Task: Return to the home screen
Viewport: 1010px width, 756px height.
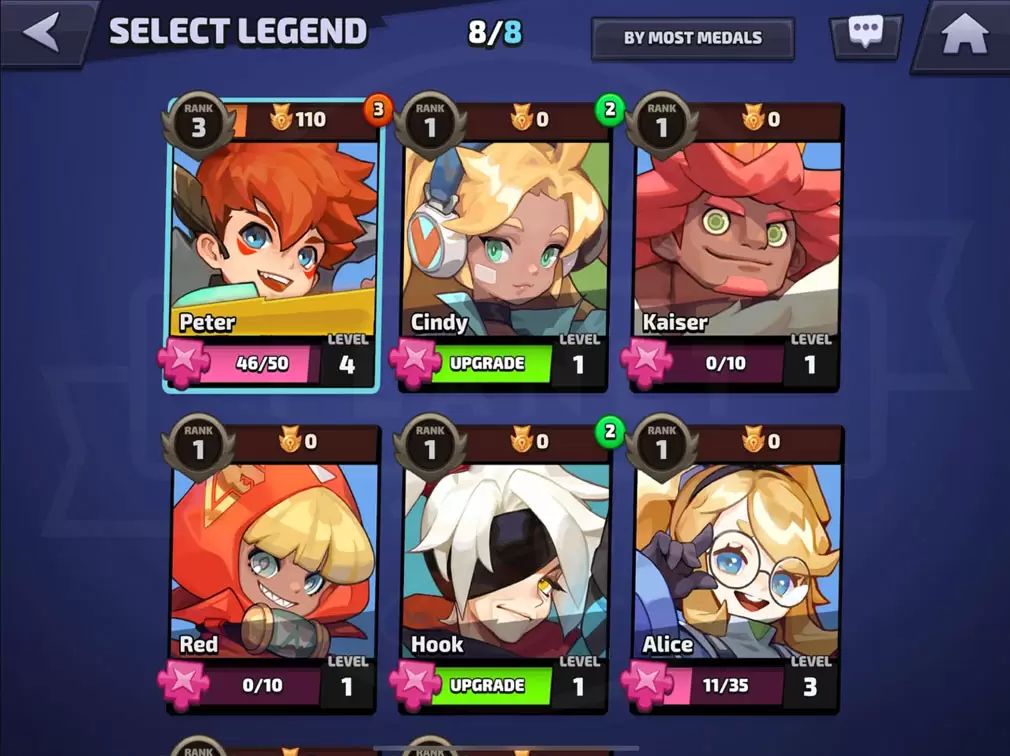Action: coord(964,35)
